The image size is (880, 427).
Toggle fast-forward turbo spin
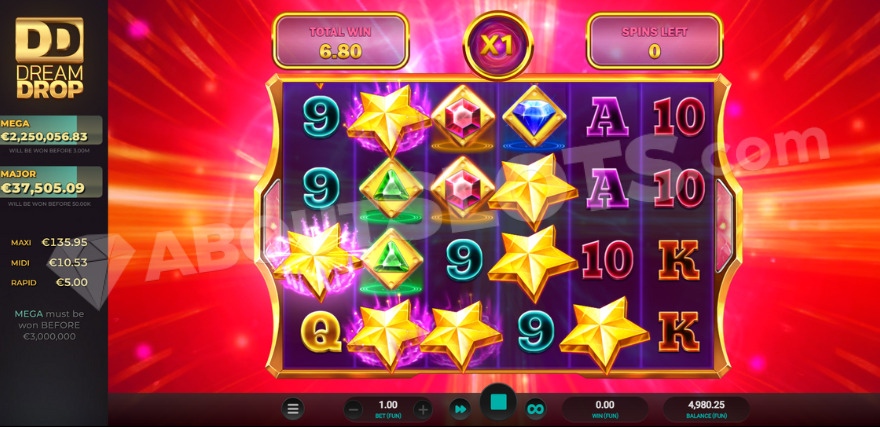point(460,408)
